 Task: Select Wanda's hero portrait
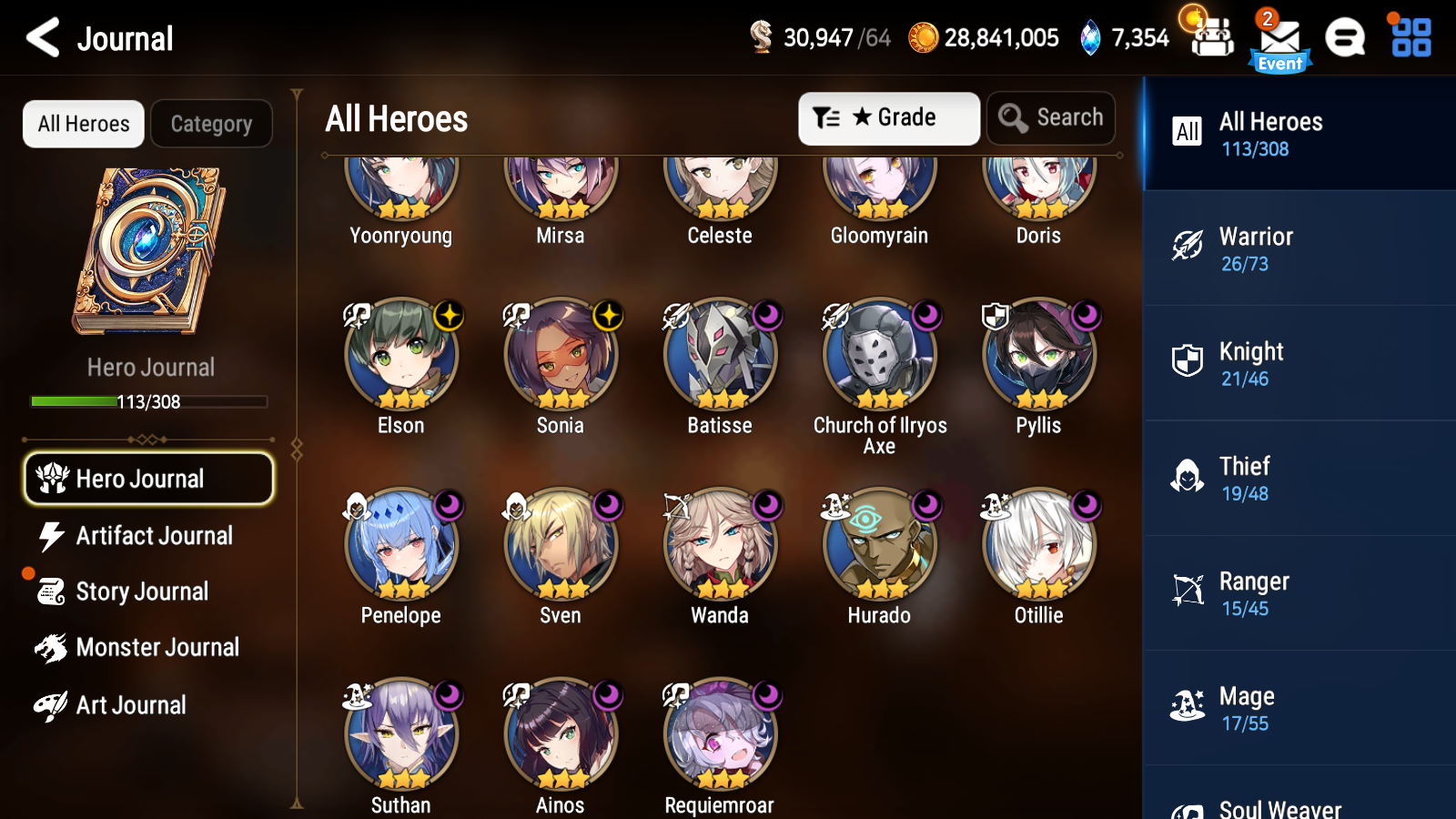tap(720, 546)
